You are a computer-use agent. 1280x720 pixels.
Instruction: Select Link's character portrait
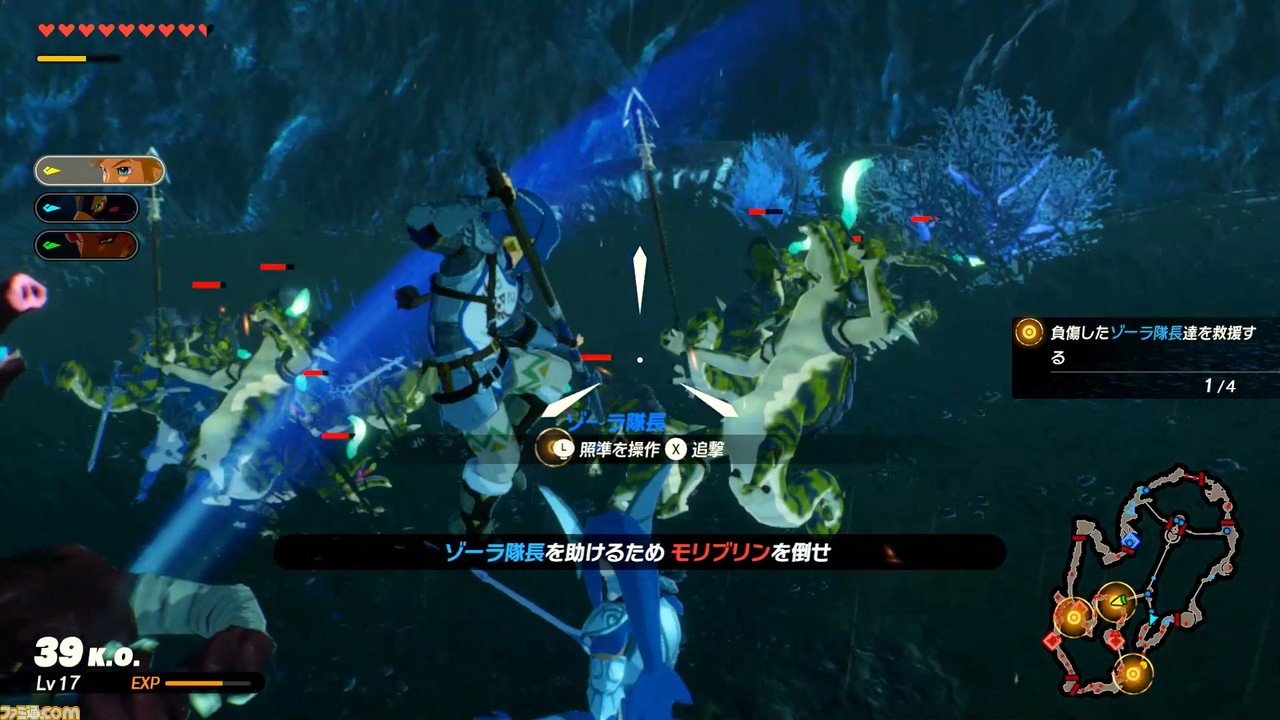coord(100,170)
